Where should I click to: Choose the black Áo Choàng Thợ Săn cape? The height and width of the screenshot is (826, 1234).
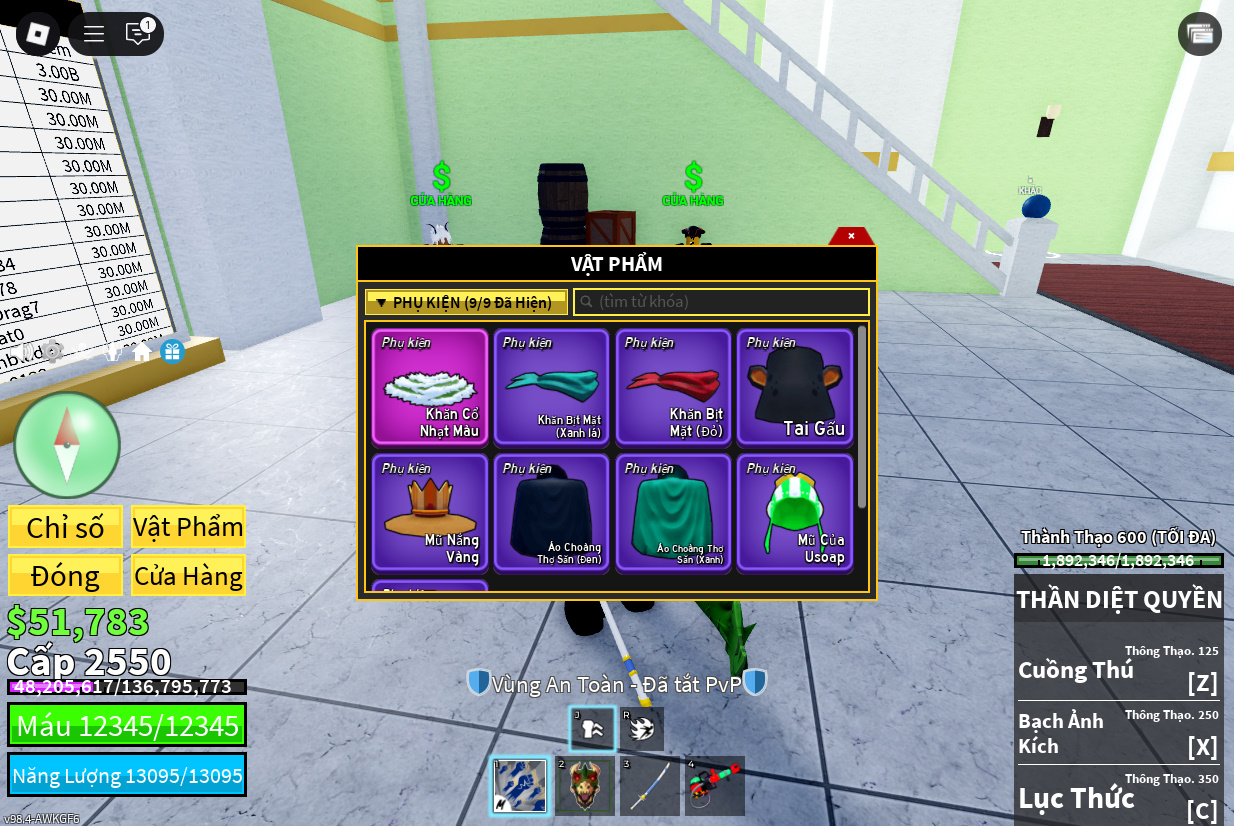pyautogui.click(x=551, y=513)
